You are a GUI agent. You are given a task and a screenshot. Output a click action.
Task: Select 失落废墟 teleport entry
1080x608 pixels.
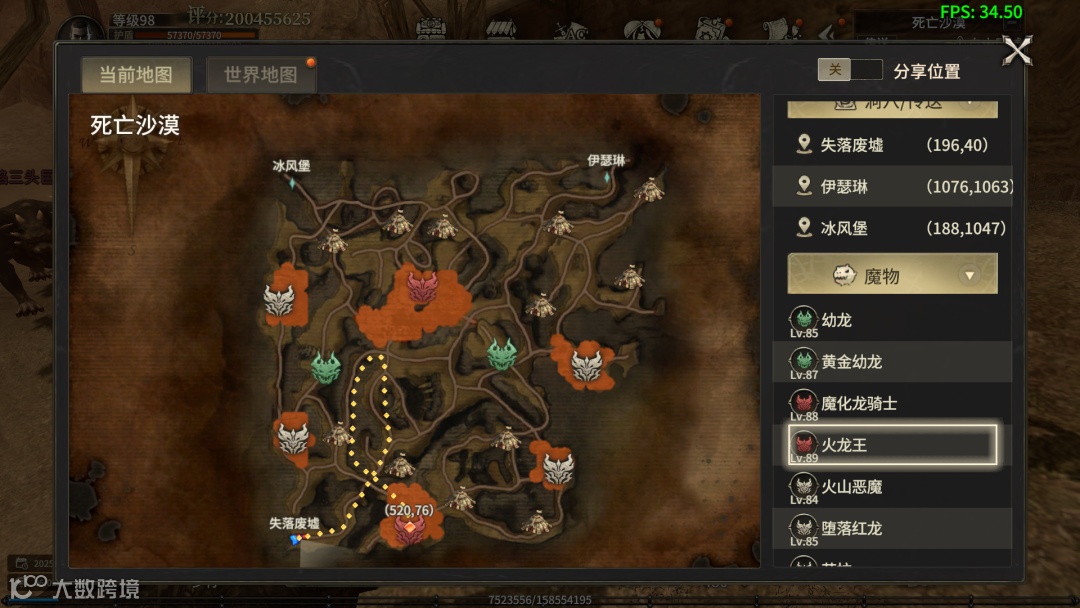click(892, 145)
